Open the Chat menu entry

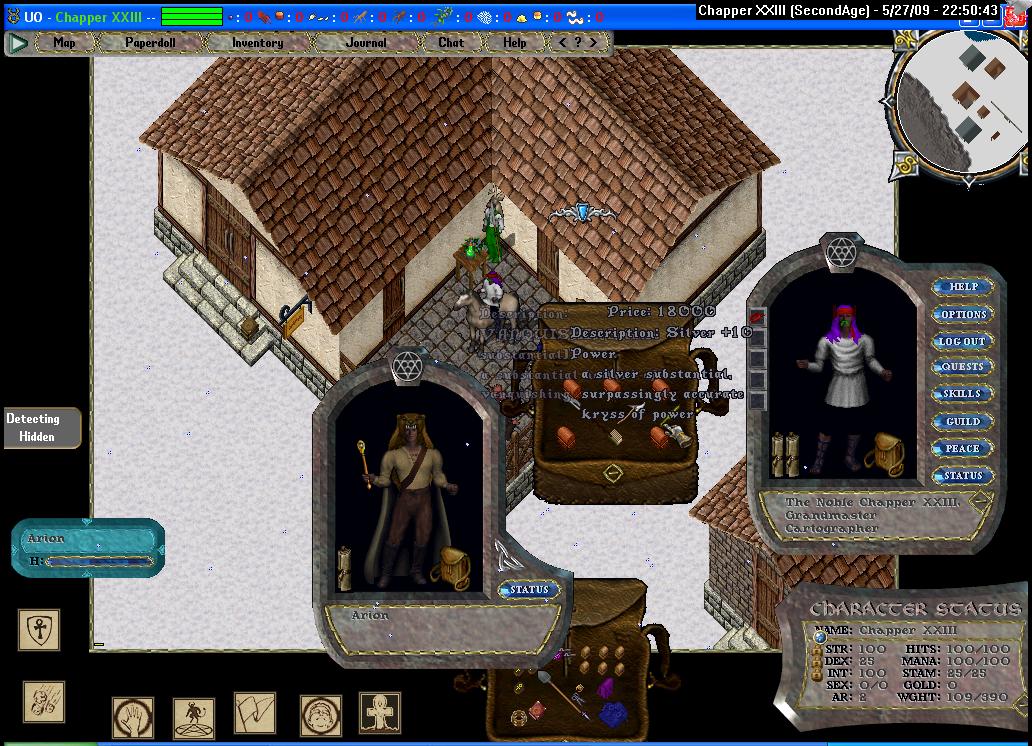(451, 43)
